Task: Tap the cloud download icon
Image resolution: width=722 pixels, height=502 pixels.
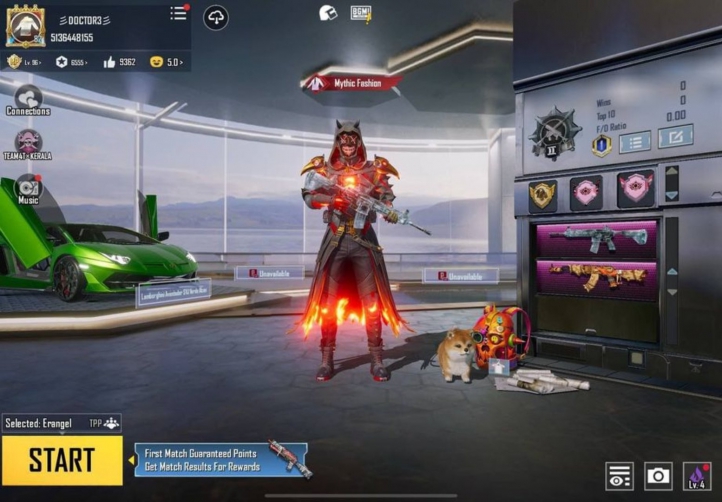Action: (x=216, y=17)
